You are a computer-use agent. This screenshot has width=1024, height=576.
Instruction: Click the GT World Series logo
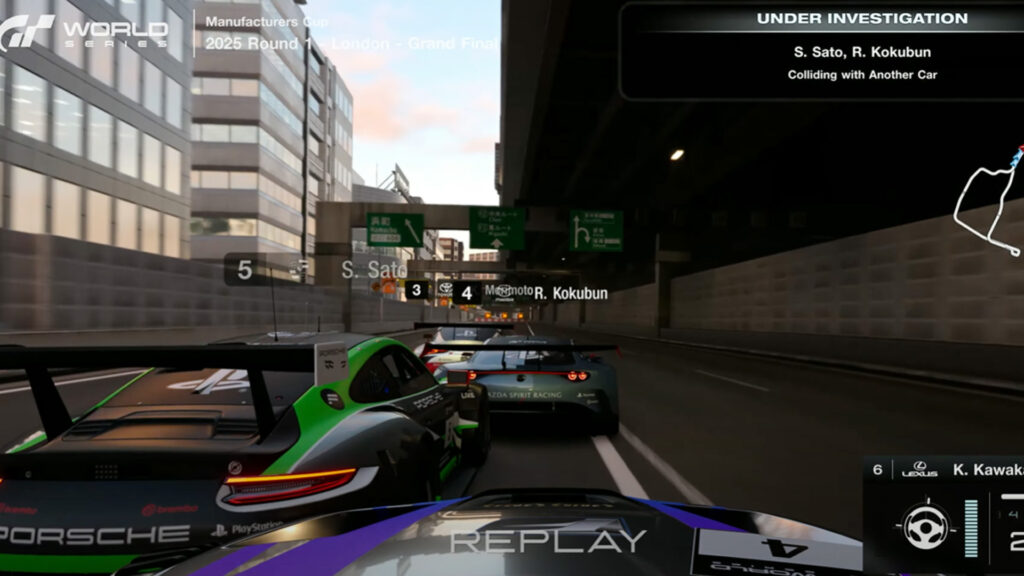click(x=84, y=32)
